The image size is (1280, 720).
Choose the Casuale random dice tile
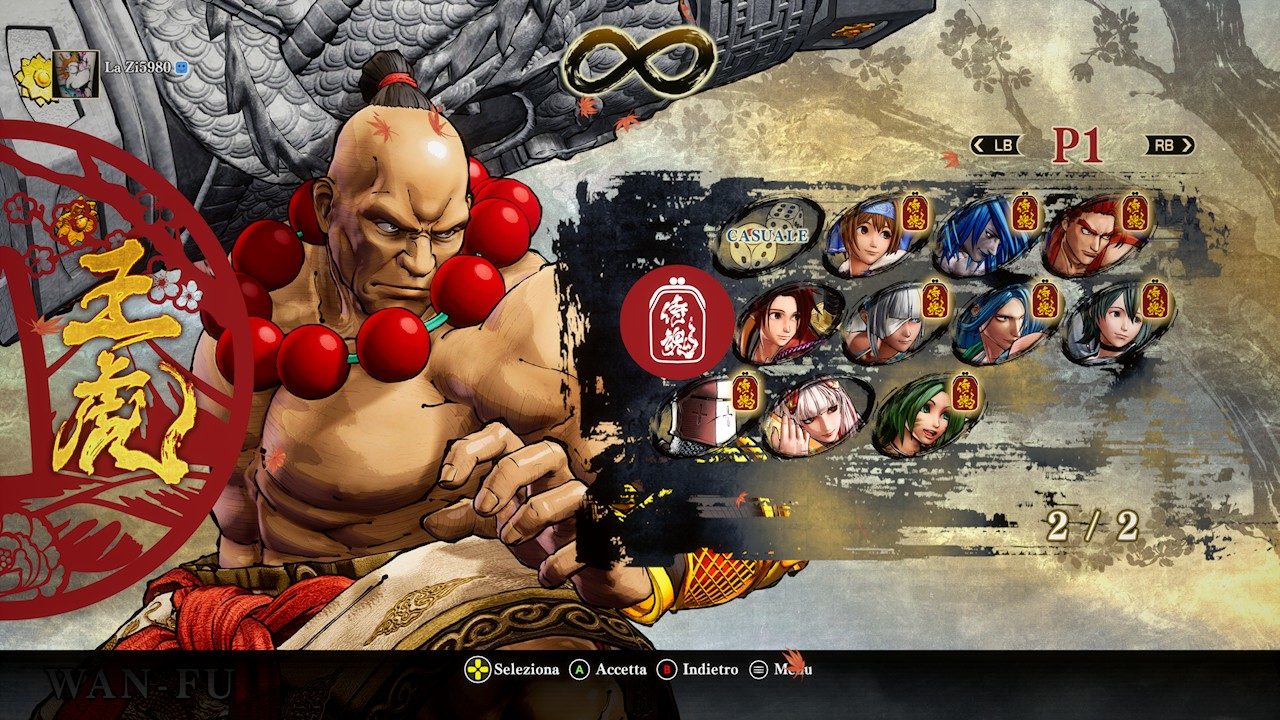click(768, 236)
